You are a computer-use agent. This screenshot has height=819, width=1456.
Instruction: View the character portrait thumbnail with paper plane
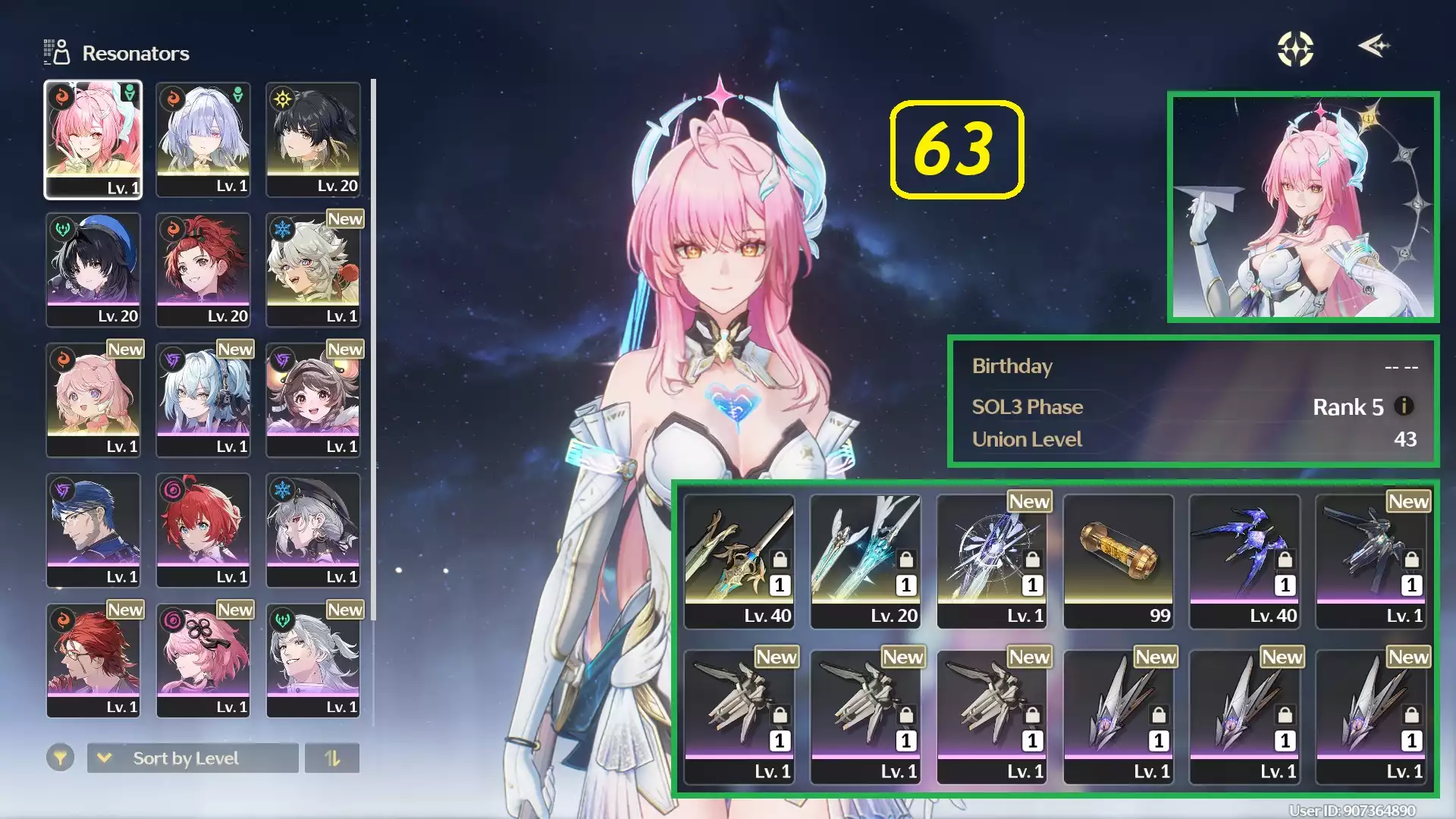[x=1303, y=207]
